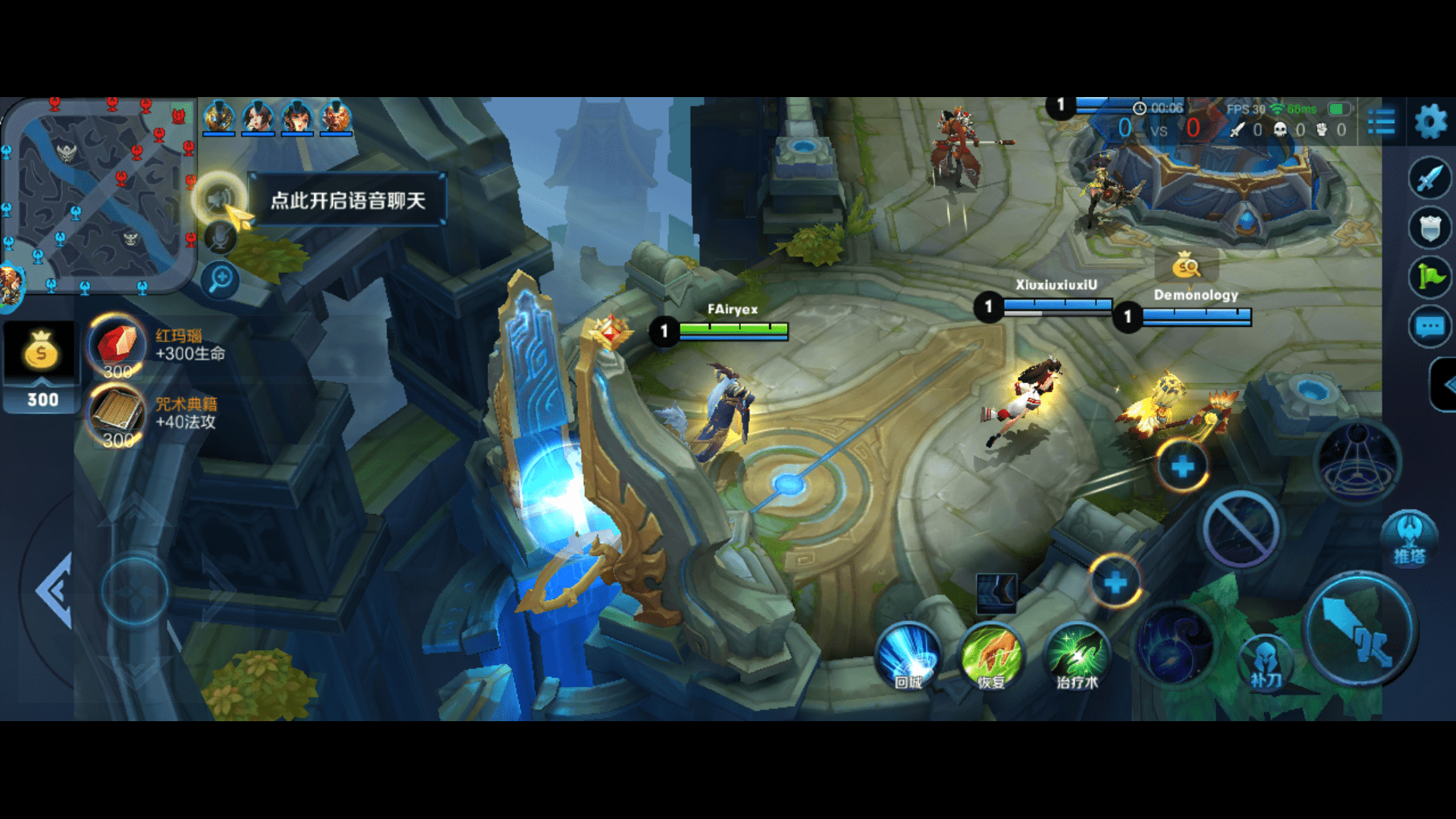Select the push tower (推塔) button
This screenshot has height=819, width=1456.
point(1409,537)
